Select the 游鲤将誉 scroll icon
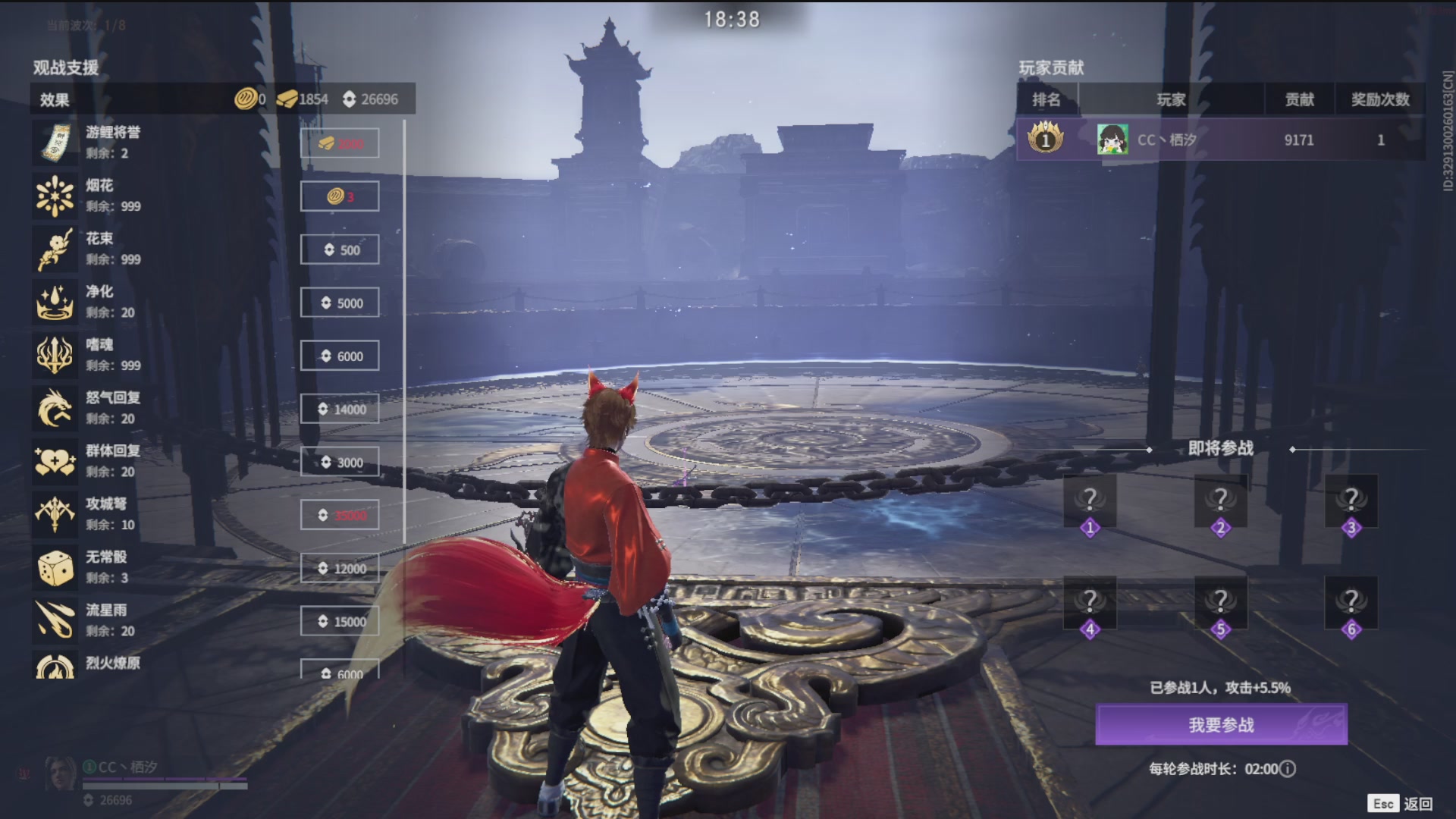The image size is (1456, 819). coord(55,143)
